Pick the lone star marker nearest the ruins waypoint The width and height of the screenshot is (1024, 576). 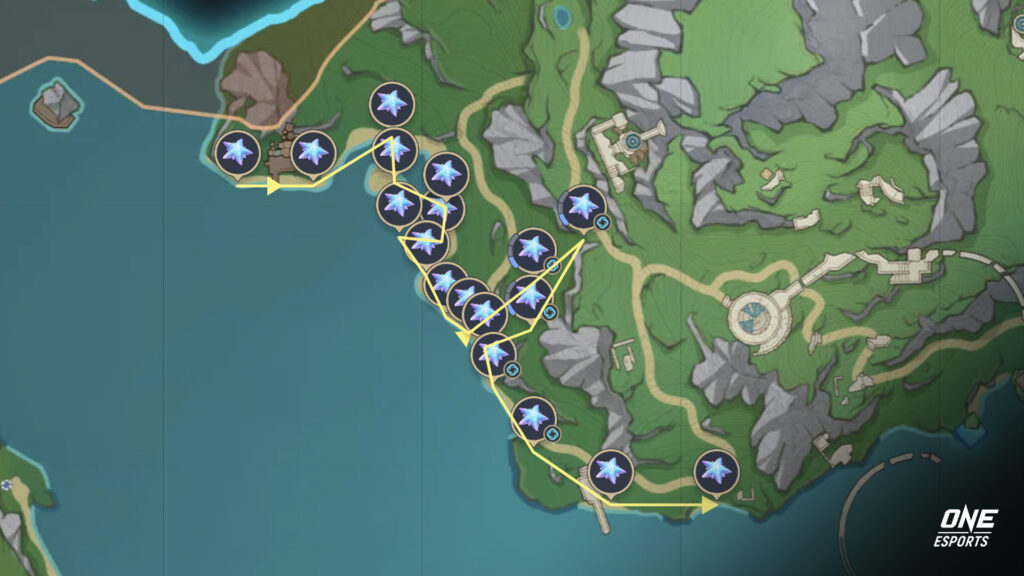(x=582, y=206)
